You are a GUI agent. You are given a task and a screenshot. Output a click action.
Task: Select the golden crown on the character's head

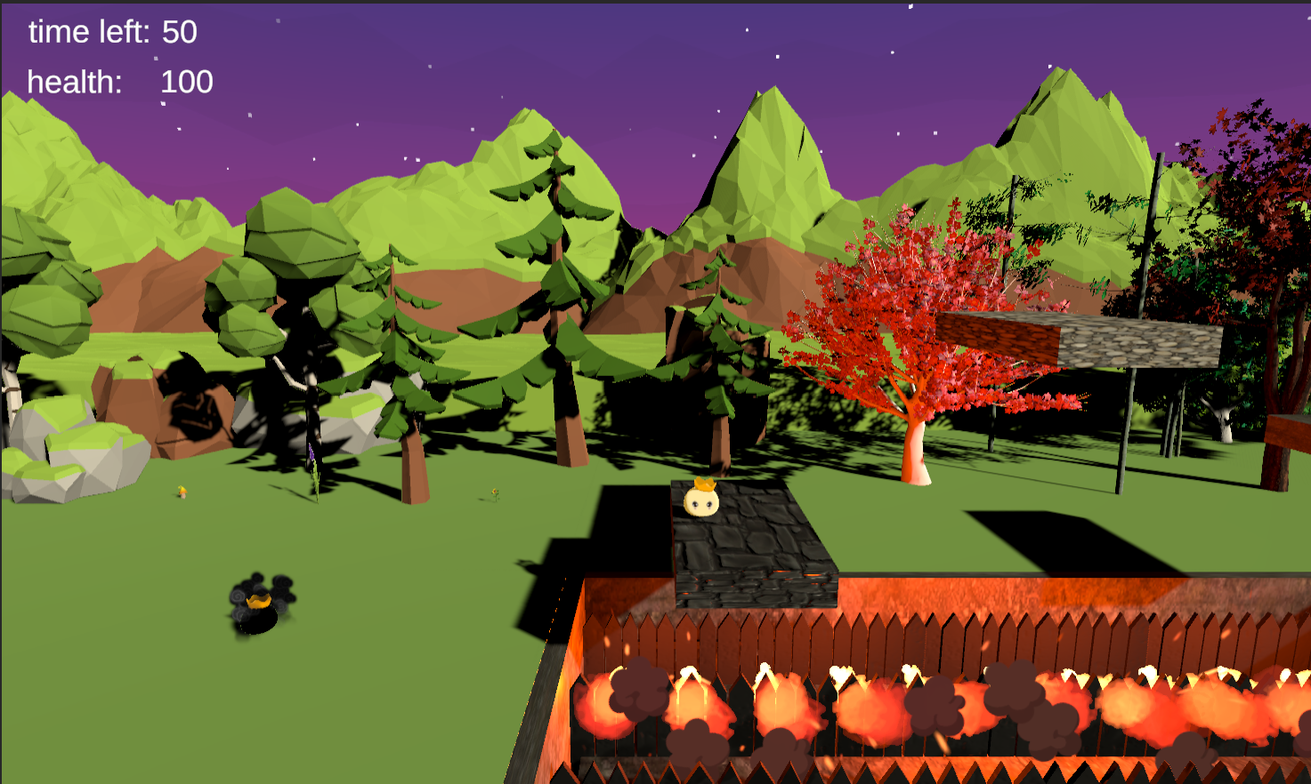(x=702, y=484)
